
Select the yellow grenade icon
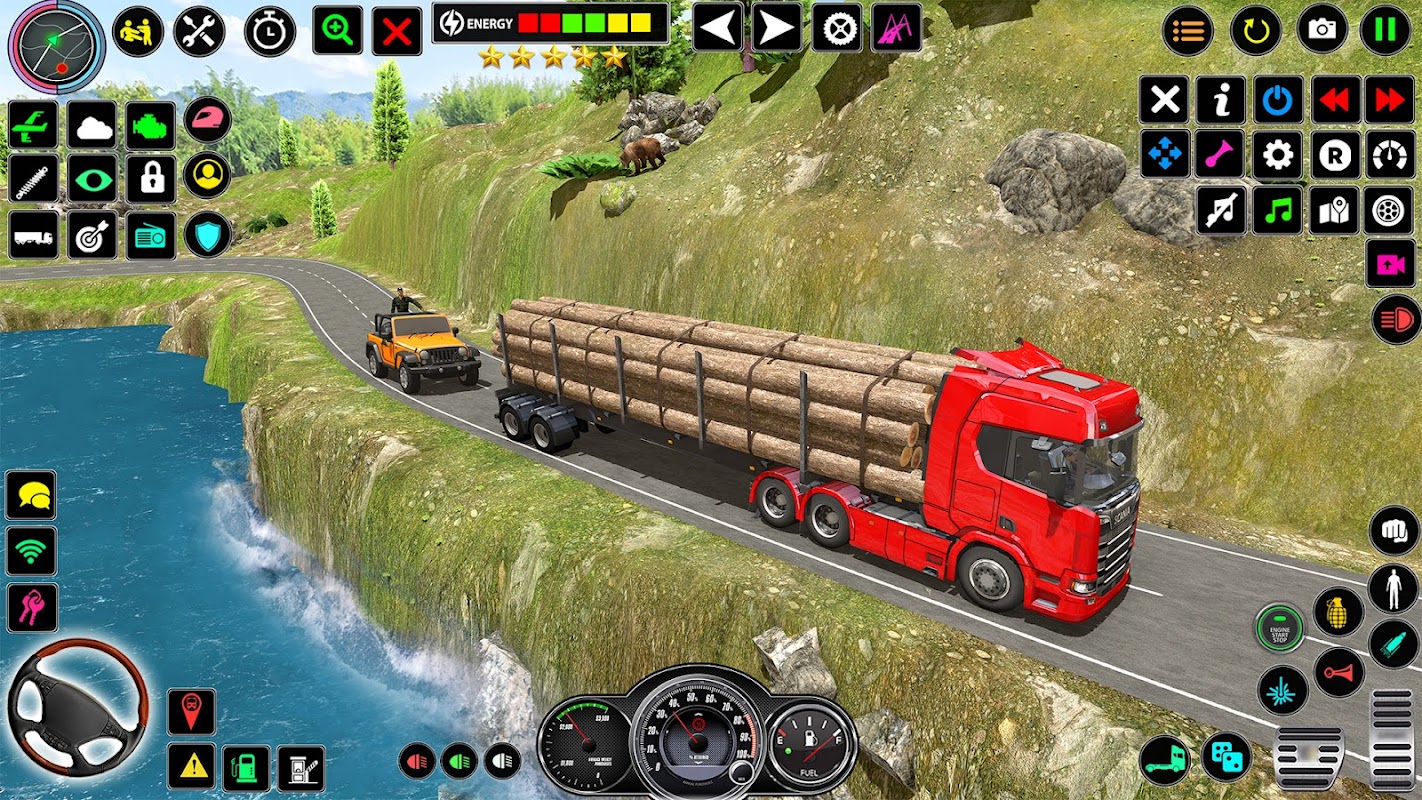[1338, 610]
